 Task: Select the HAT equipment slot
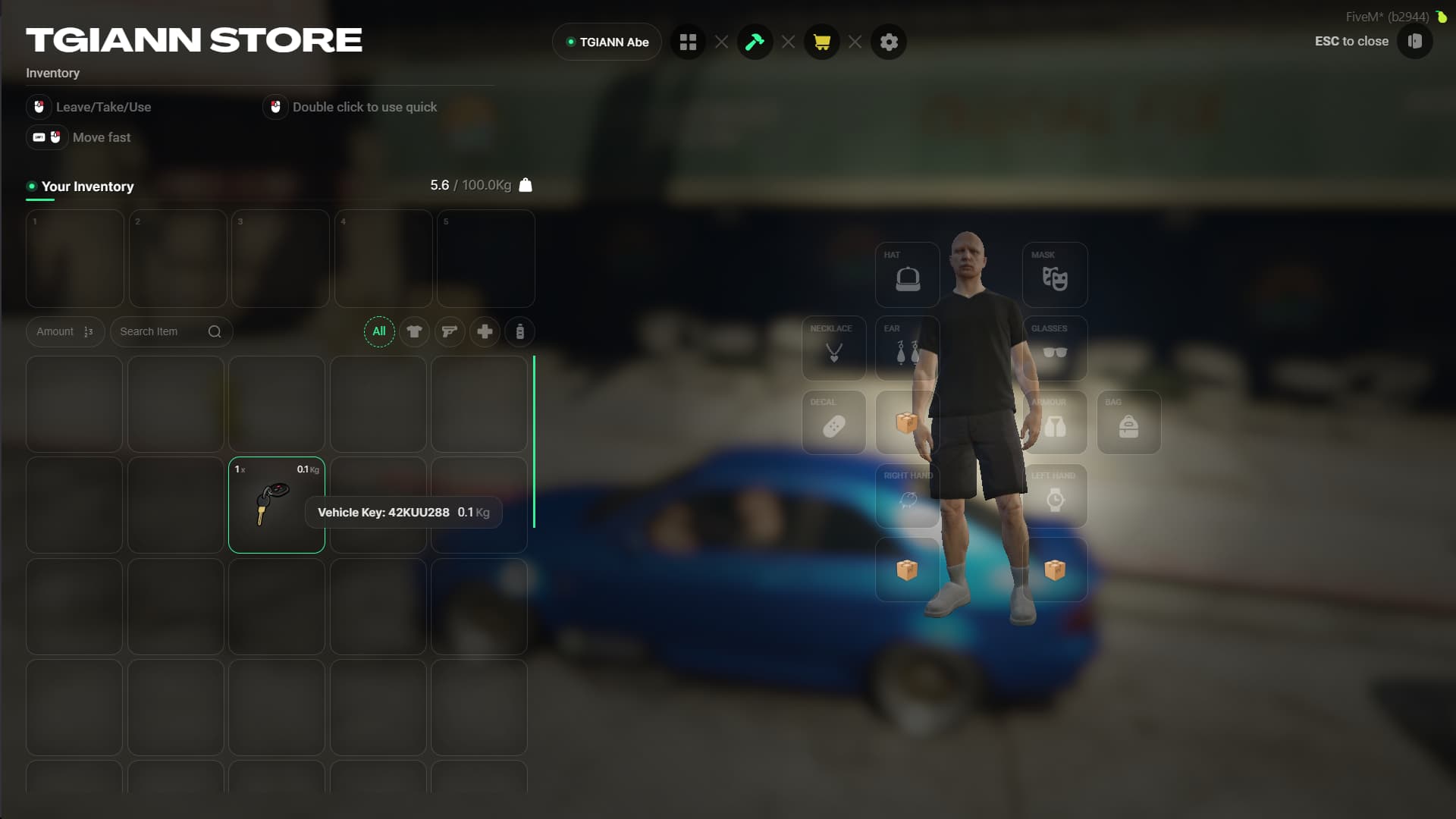click(x=907, y=275)
